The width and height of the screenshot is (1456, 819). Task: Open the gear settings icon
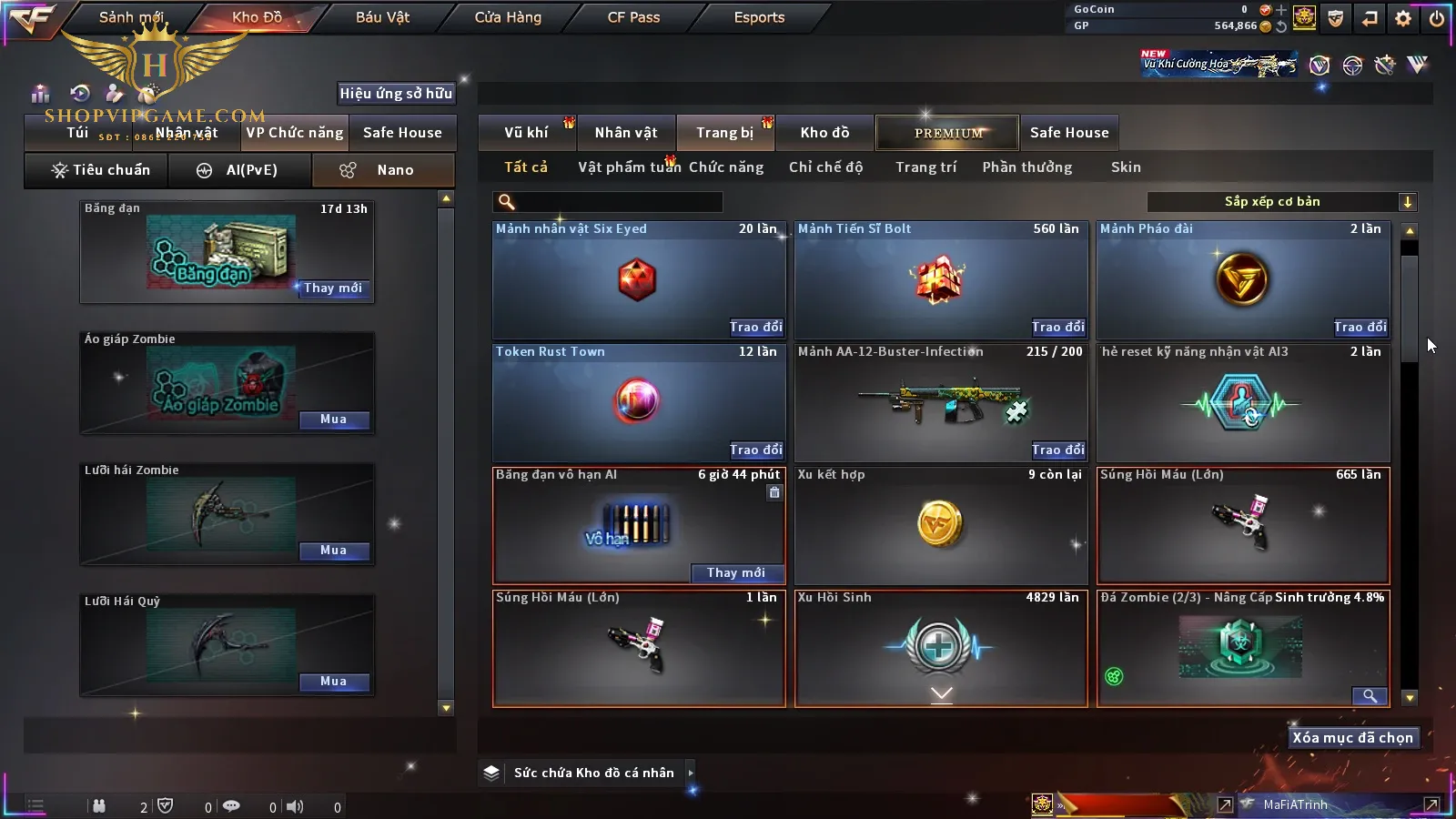[x=1403, y=18]
